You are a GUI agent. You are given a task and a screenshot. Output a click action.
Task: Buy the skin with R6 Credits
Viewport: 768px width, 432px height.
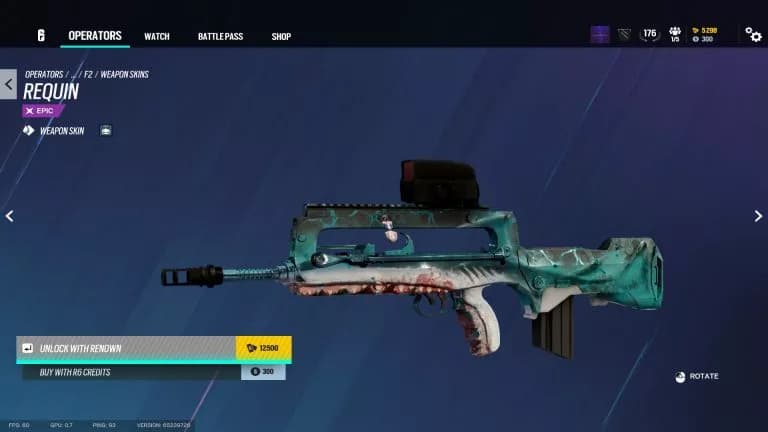coord(154,372)
